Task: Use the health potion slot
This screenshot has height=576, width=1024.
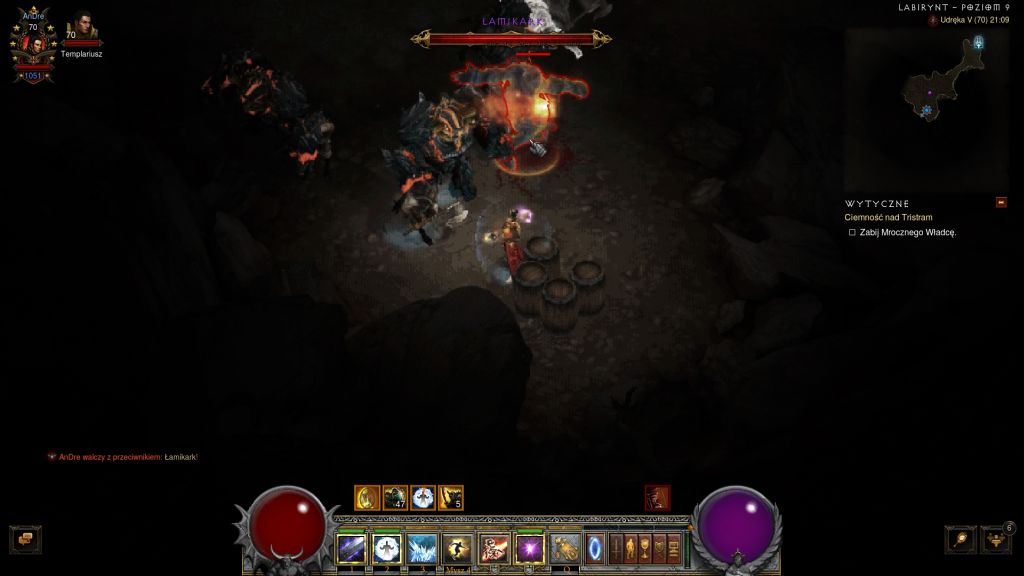Action: pyautogui.click(x=564, y=548)
